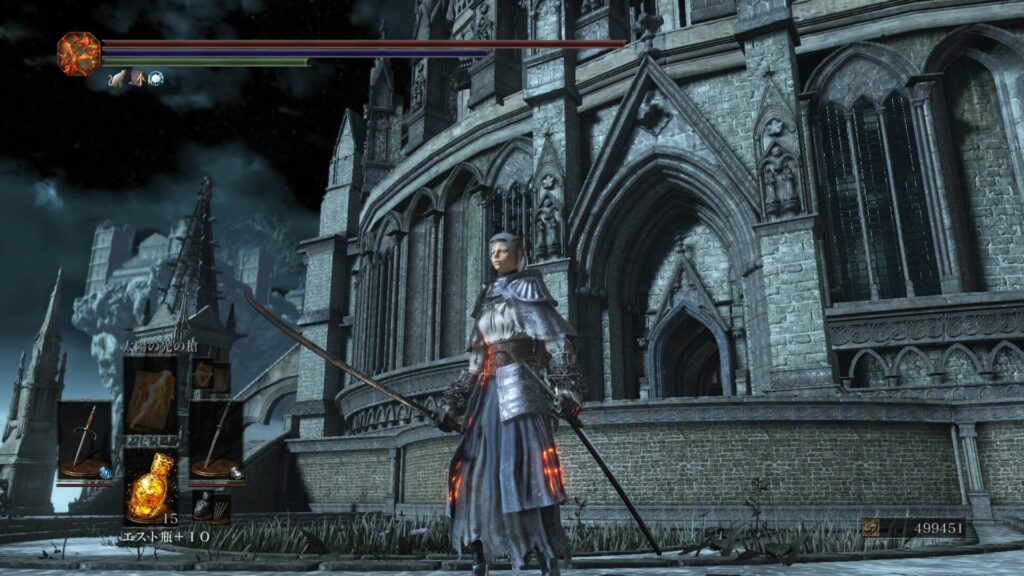Click the glowing white ring status icon
The height and width of the screenshot is (576, 1024).
click(x=155, y=78)
